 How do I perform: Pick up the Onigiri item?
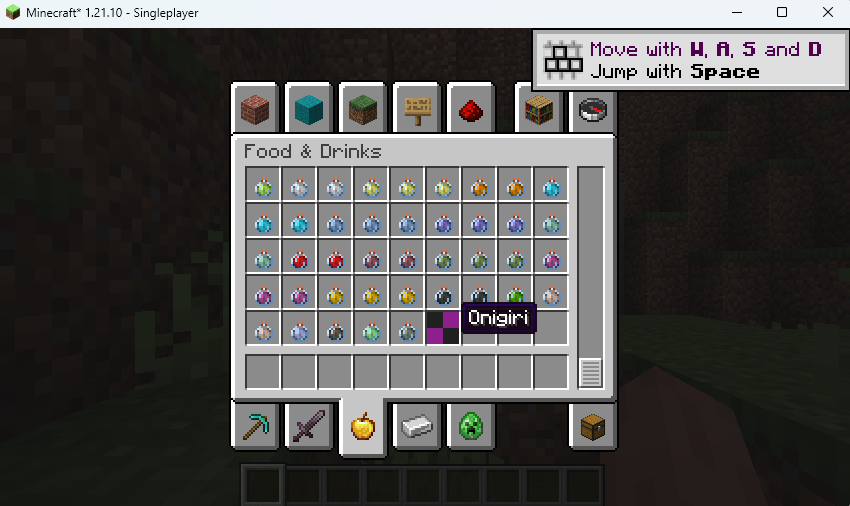[443, 328]
